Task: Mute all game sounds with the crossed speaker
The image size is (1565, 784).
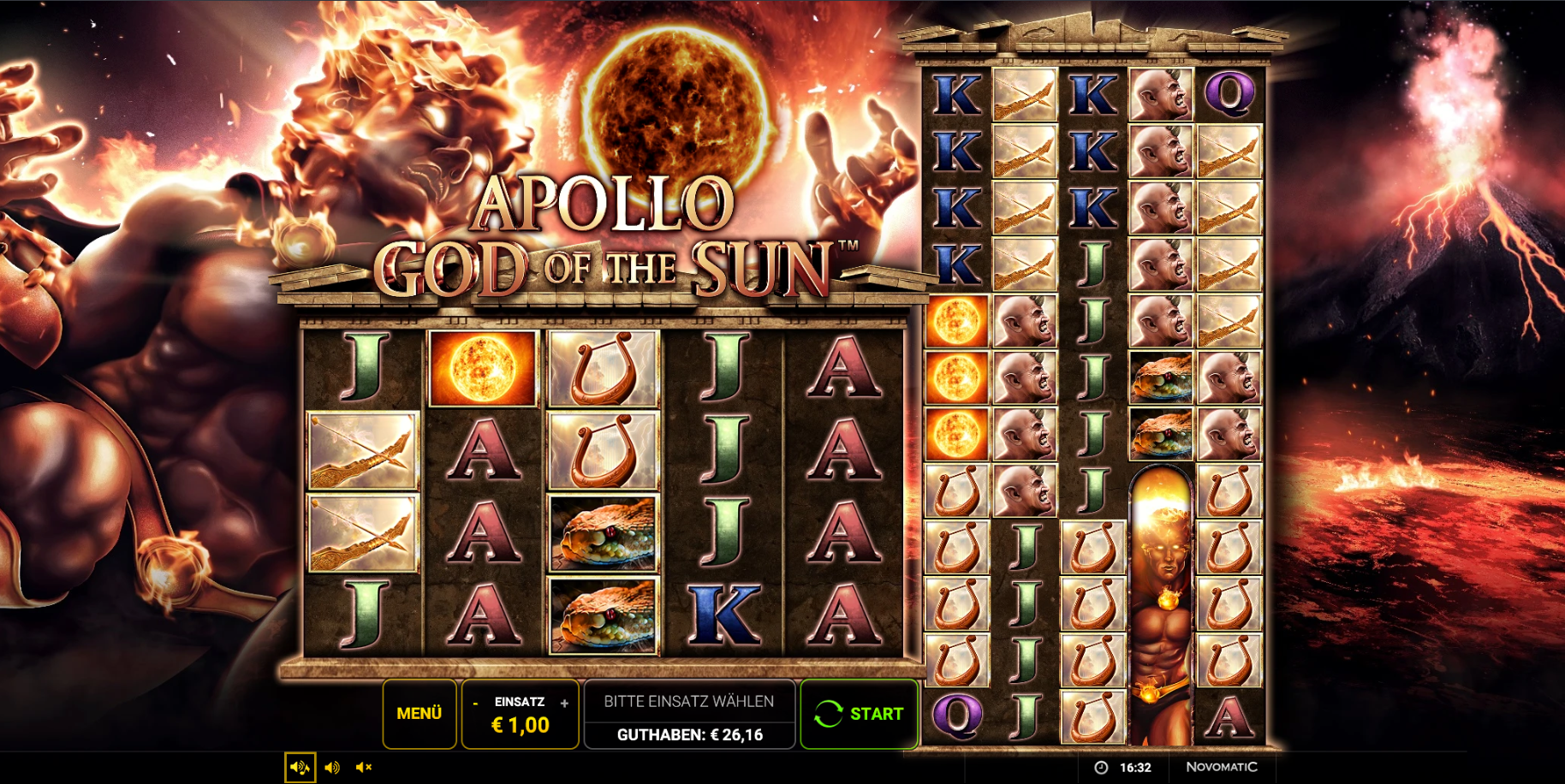Action: pyautogui.click(x=364, y=767)
